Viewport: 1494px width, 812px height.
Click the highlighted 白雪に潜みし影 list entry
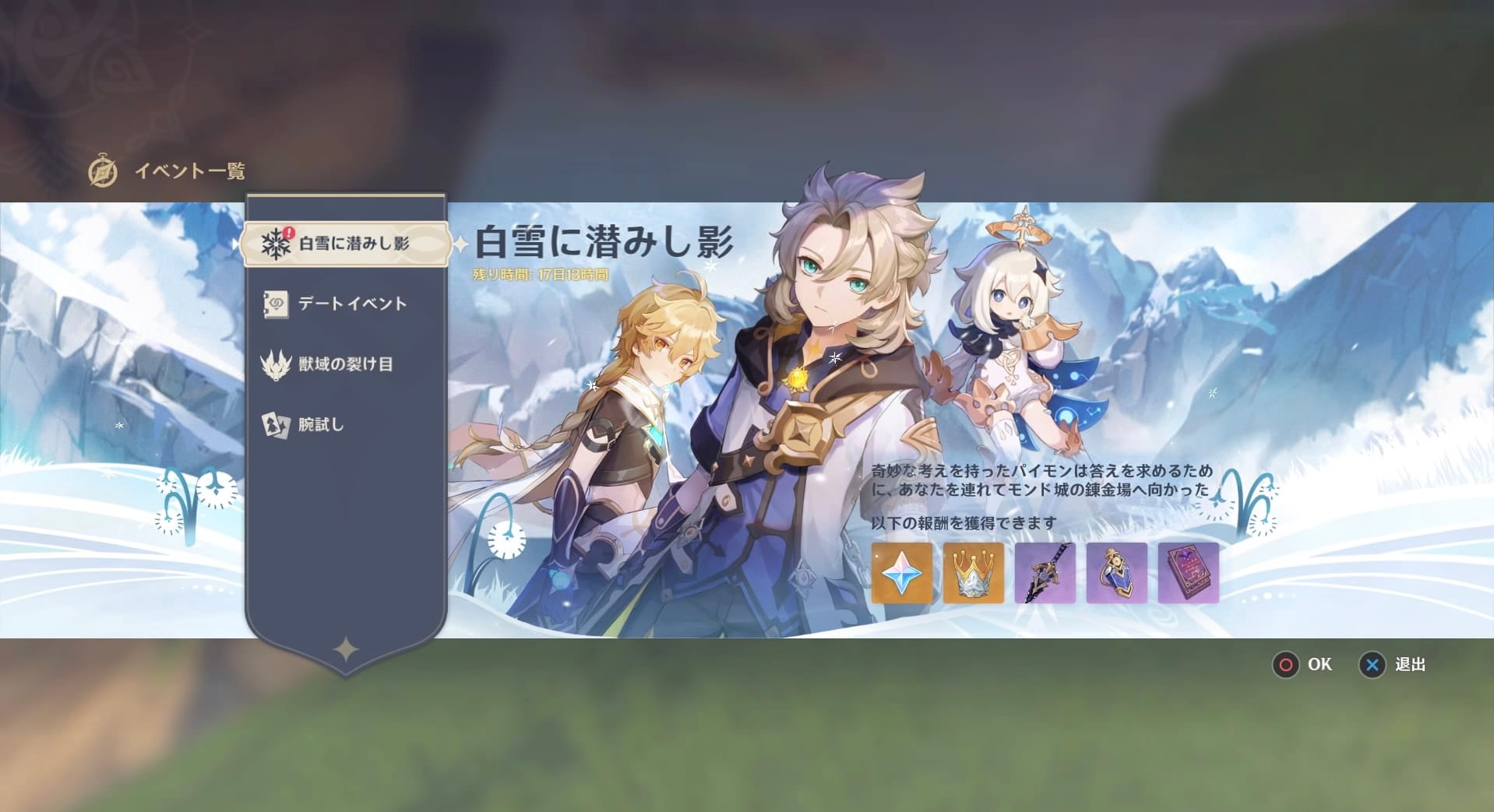[347, 243]
